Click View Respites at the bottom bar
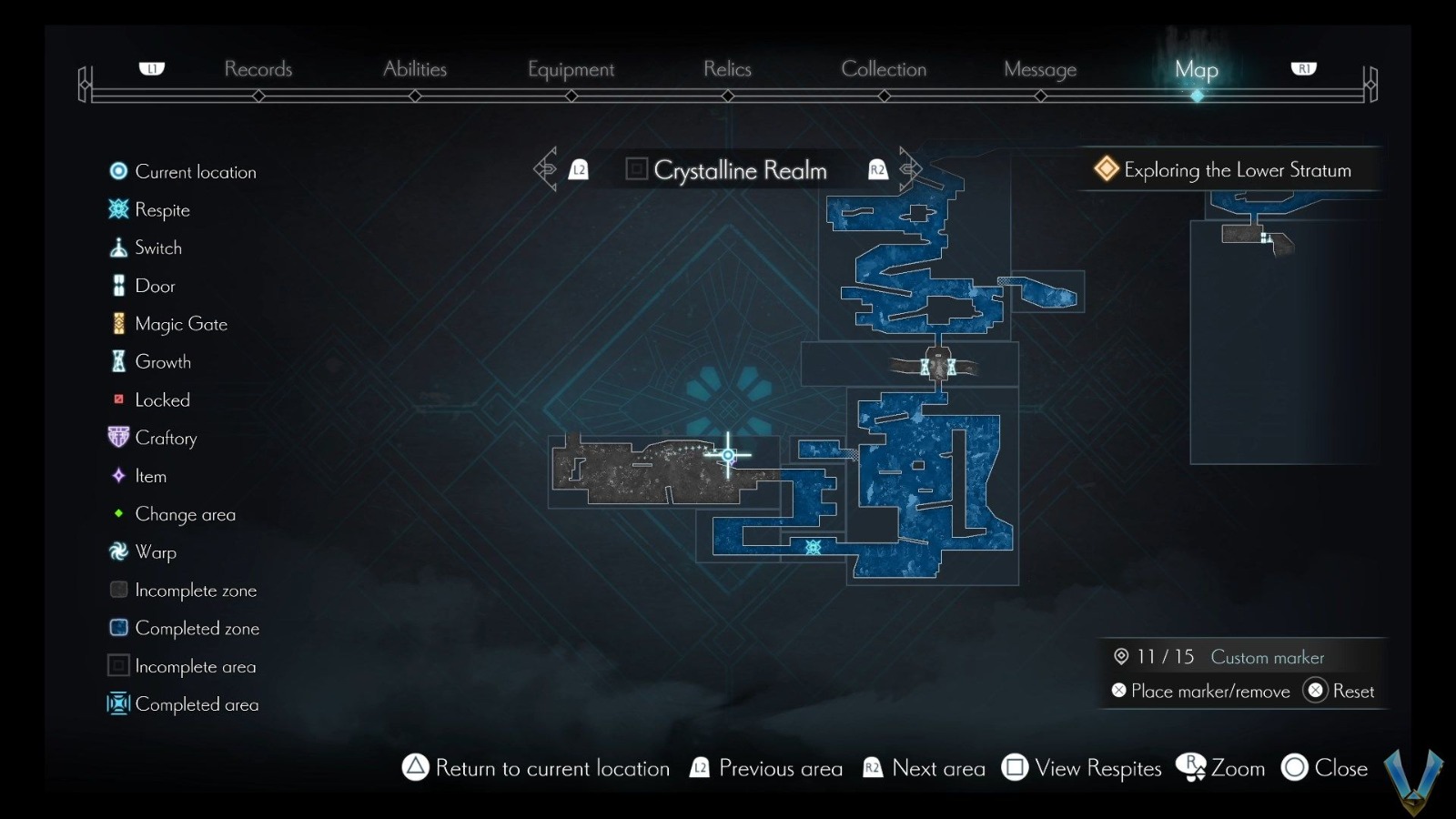 (x=1096, y=768)
